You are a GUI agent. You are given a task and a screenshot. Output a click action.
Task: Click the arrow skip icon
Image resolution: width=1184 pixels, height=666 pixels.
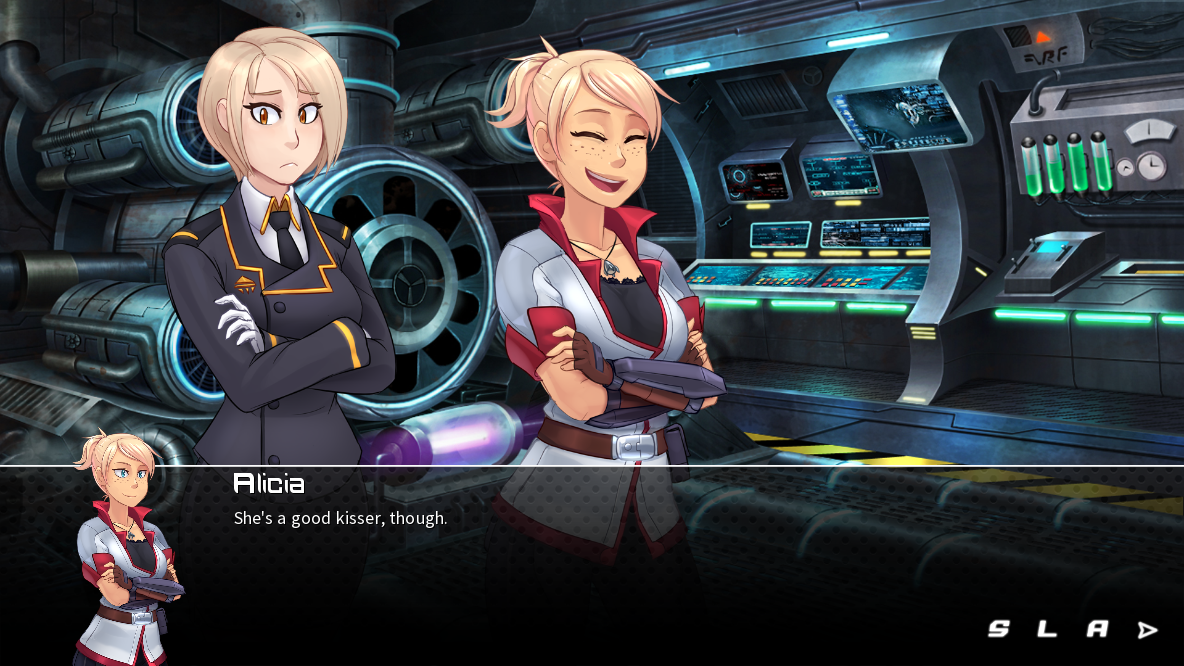point(1148,630)
